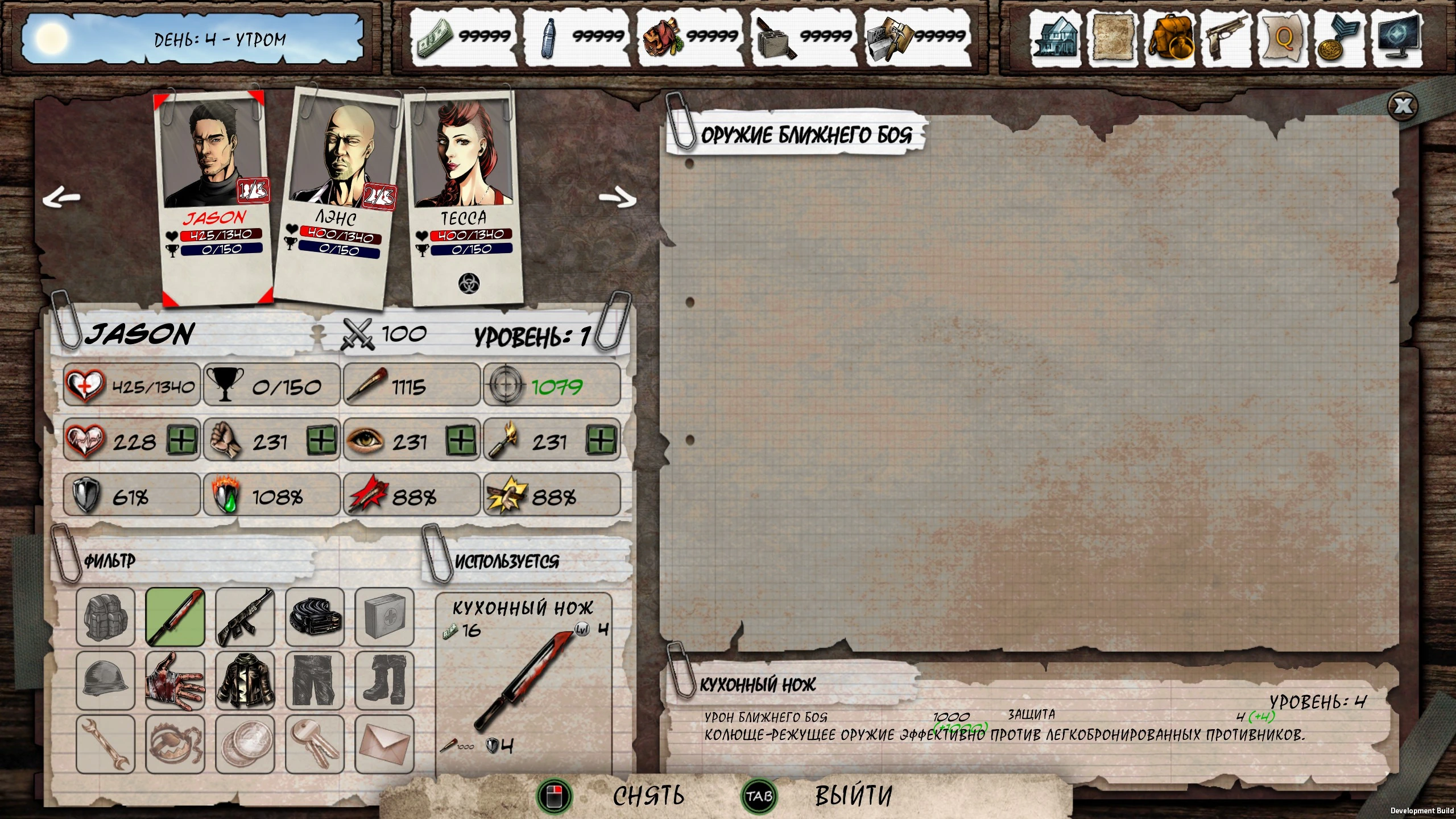Toggle the ammo belt filter

(315, 618)
